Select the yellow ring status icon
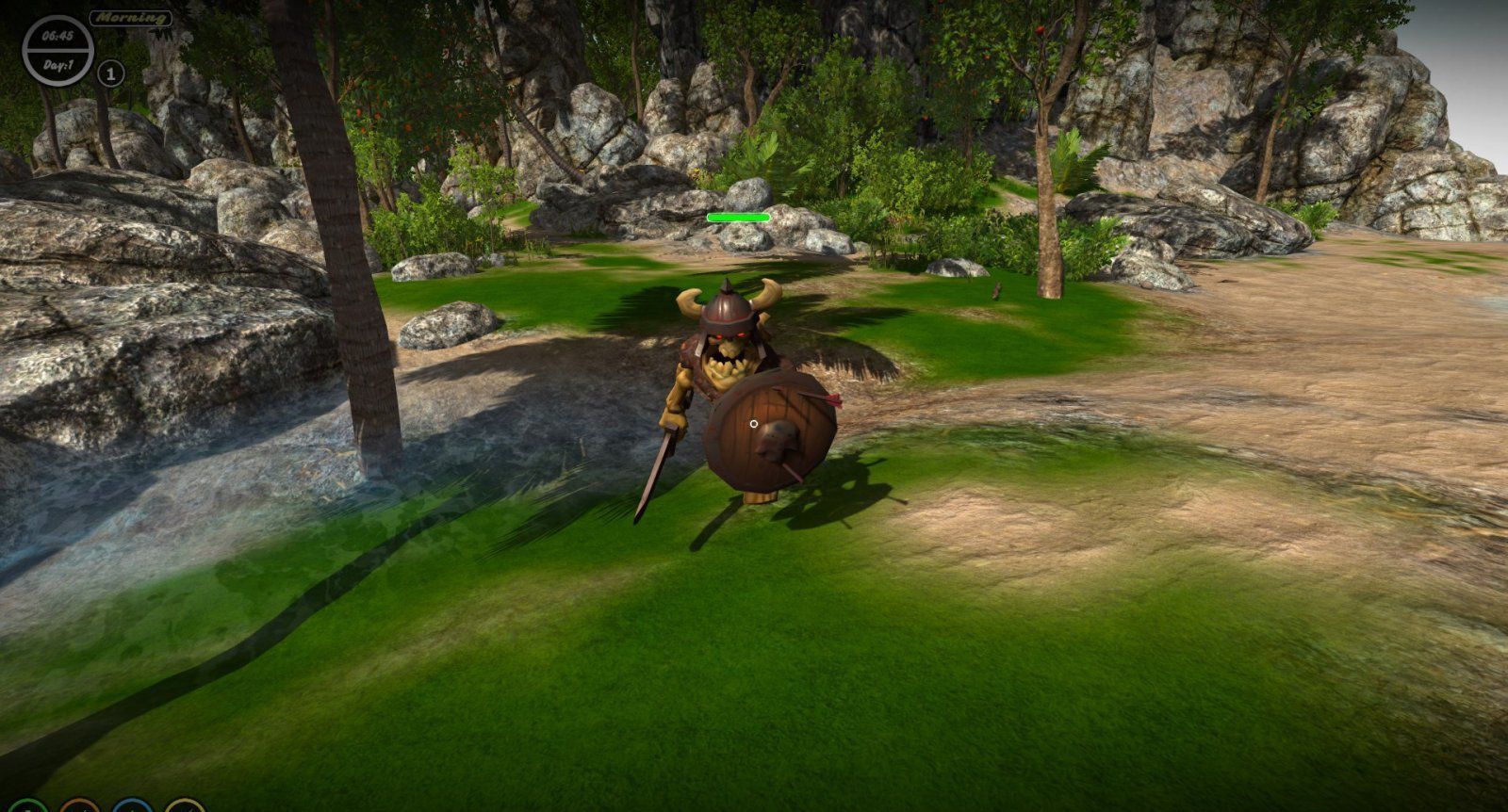Screen dimensions: 1508x812 pyautogui.click(x=185, y=808)
